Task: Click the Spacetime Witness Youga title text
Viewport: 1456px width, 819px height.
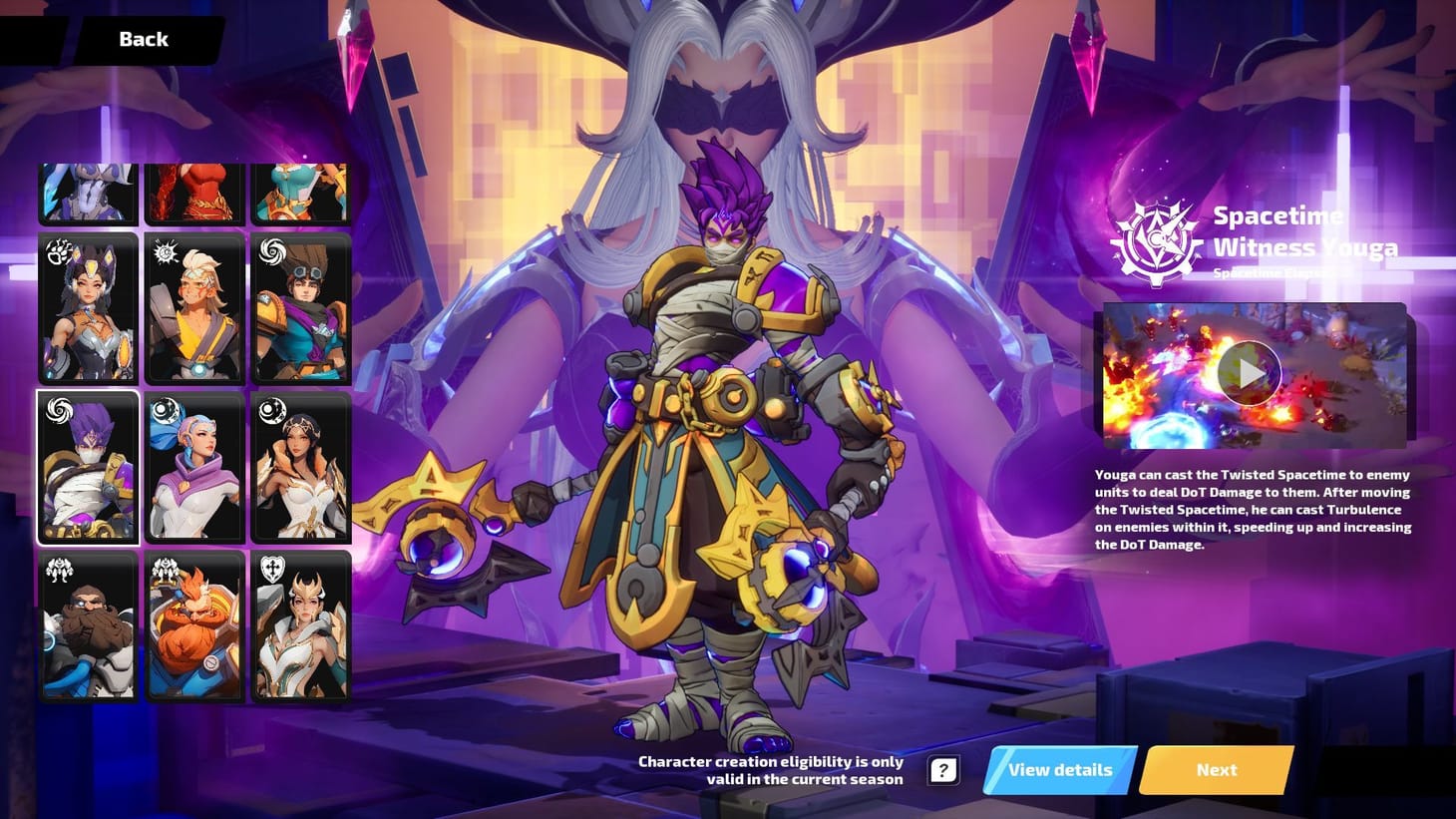Action: [x=1304, y=231]
